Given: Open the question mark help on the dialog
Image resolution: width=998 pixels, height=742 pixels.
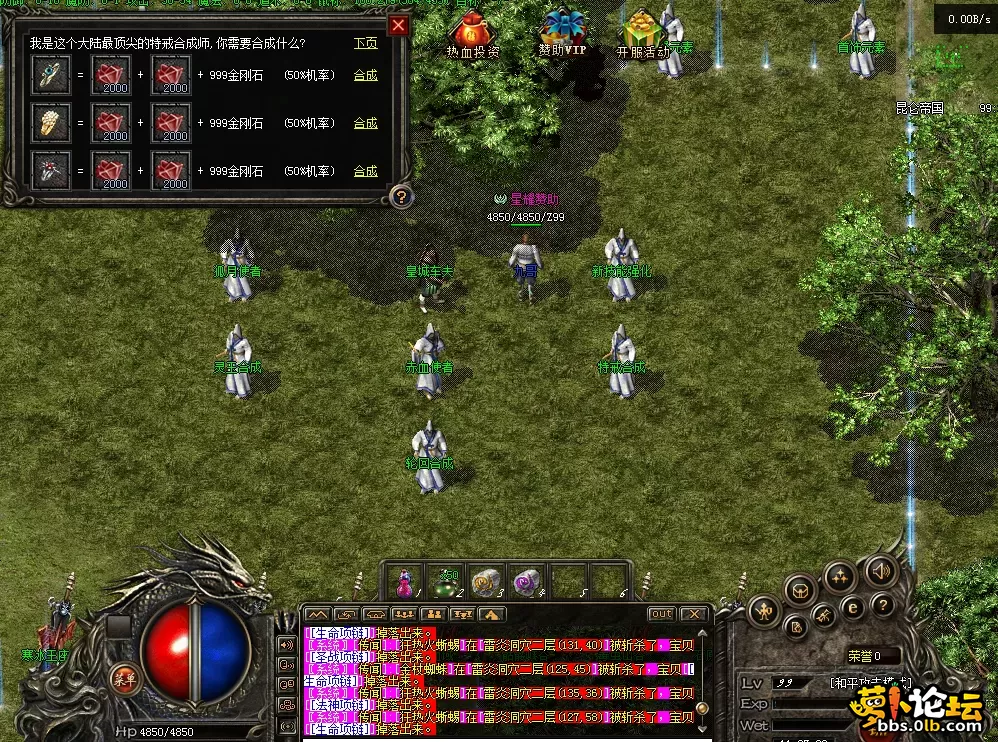Looking at the screenshot, I should pyautogui.click(x=400, y=196).
